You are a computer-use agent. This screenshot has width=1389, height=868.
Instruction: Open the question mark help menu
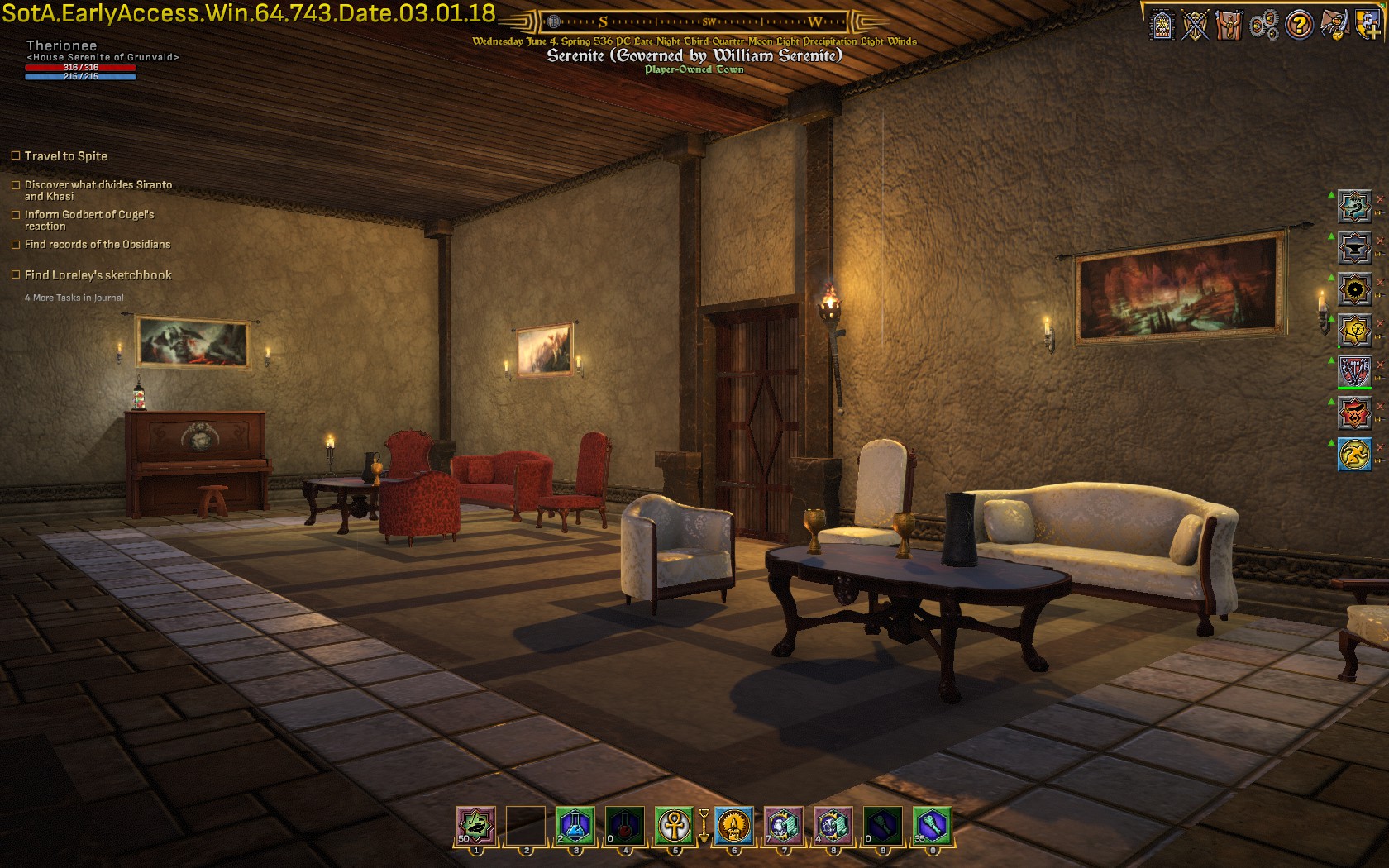[x=1299, y=25]
